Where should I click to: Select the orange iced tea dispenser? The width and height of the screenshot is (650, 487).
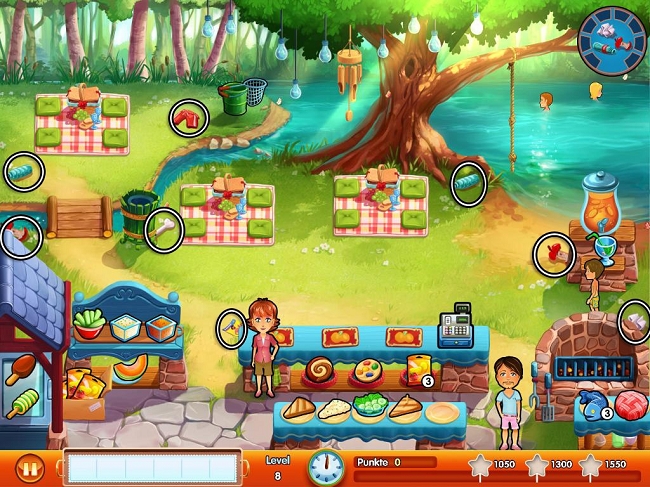pos(602,206)
